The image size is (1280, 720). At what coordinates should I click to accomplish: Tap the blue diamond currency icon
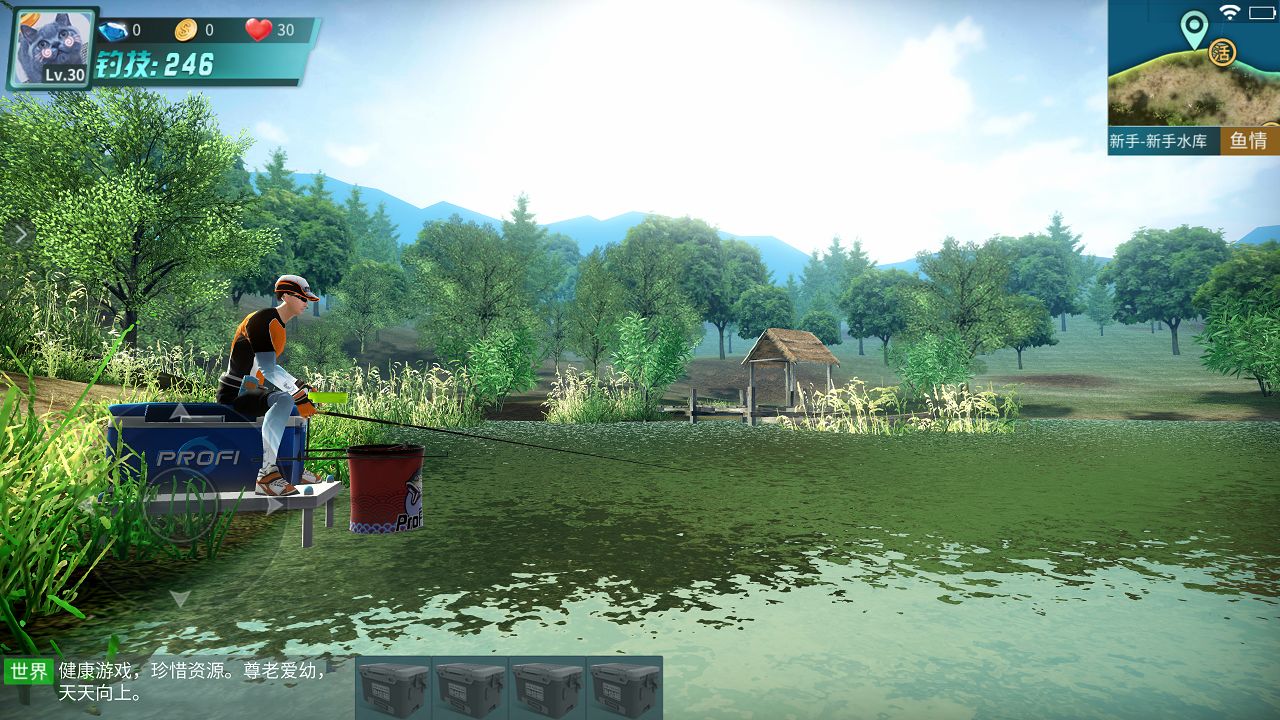click(112, 30)
